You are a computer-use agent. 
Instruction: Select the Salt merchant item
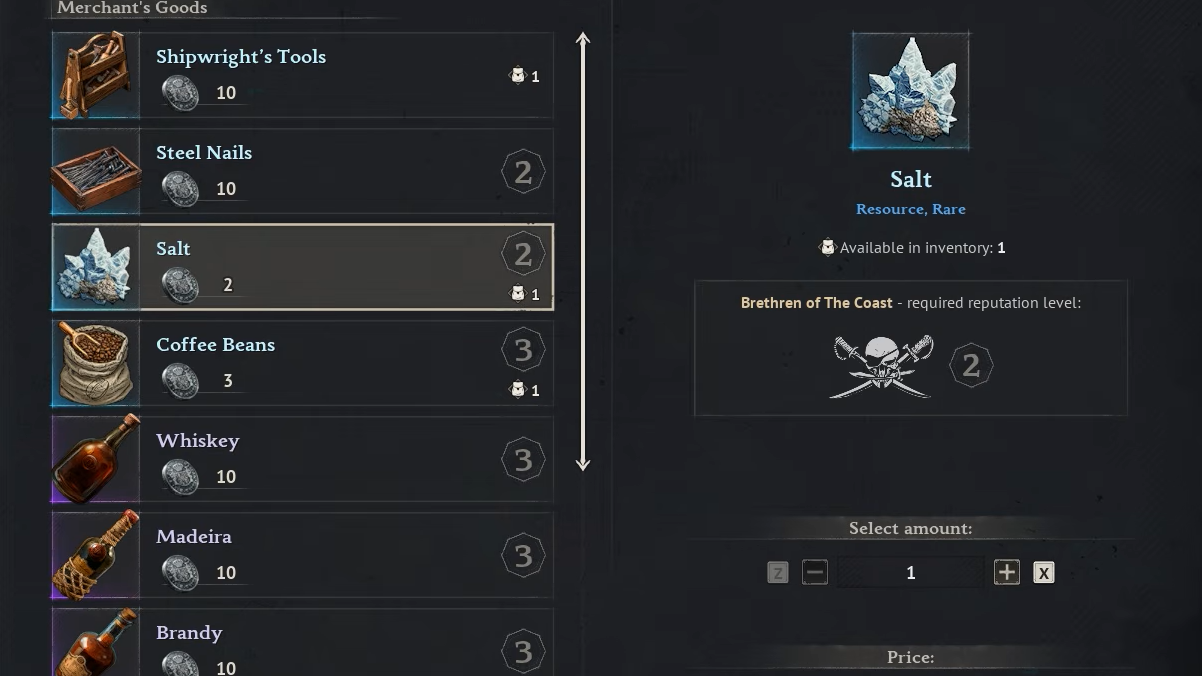click(x=302, y=267)
